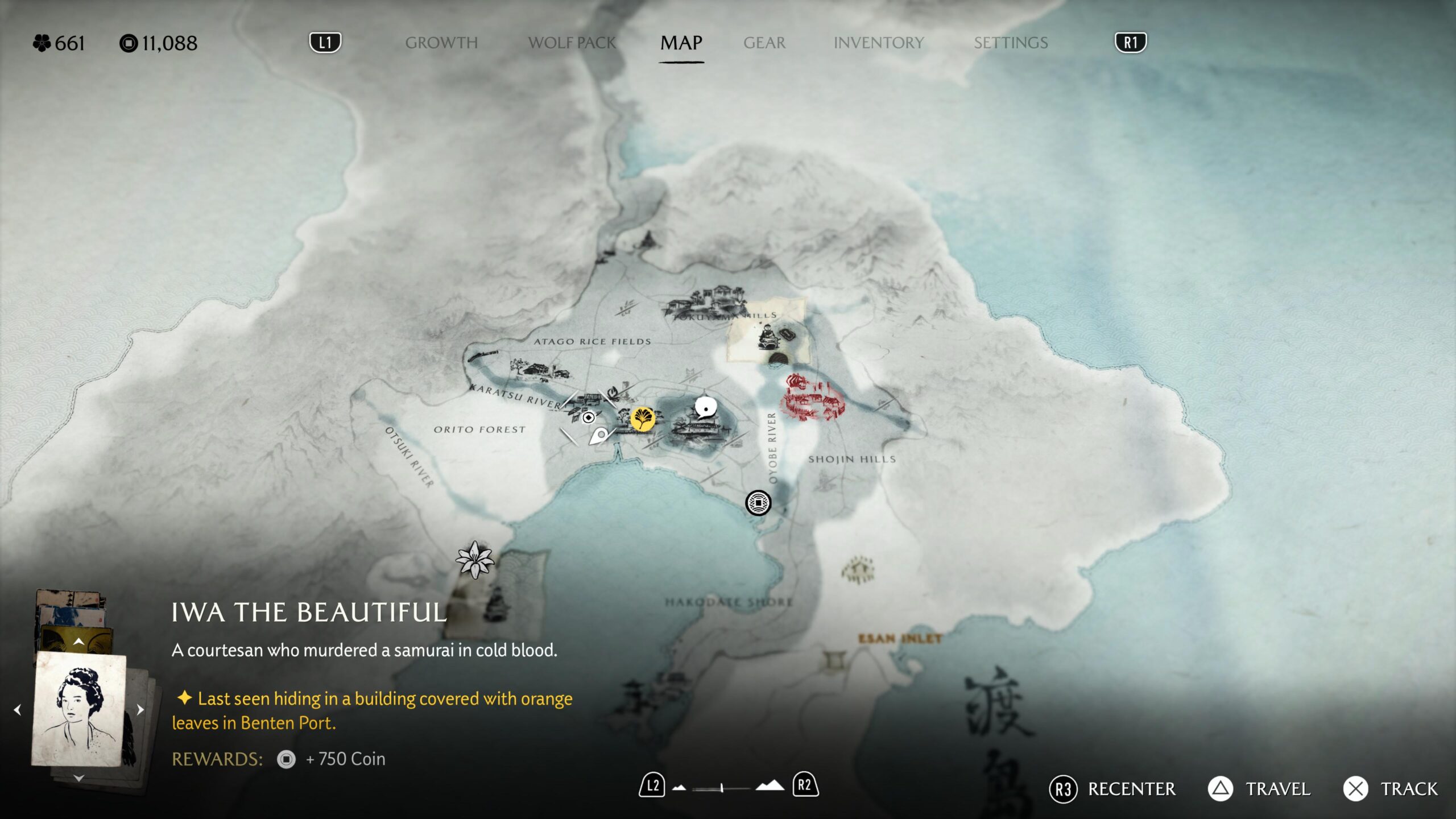Adjust the map zoom slider
This screenshot has height=819, width=1456.
721,788
